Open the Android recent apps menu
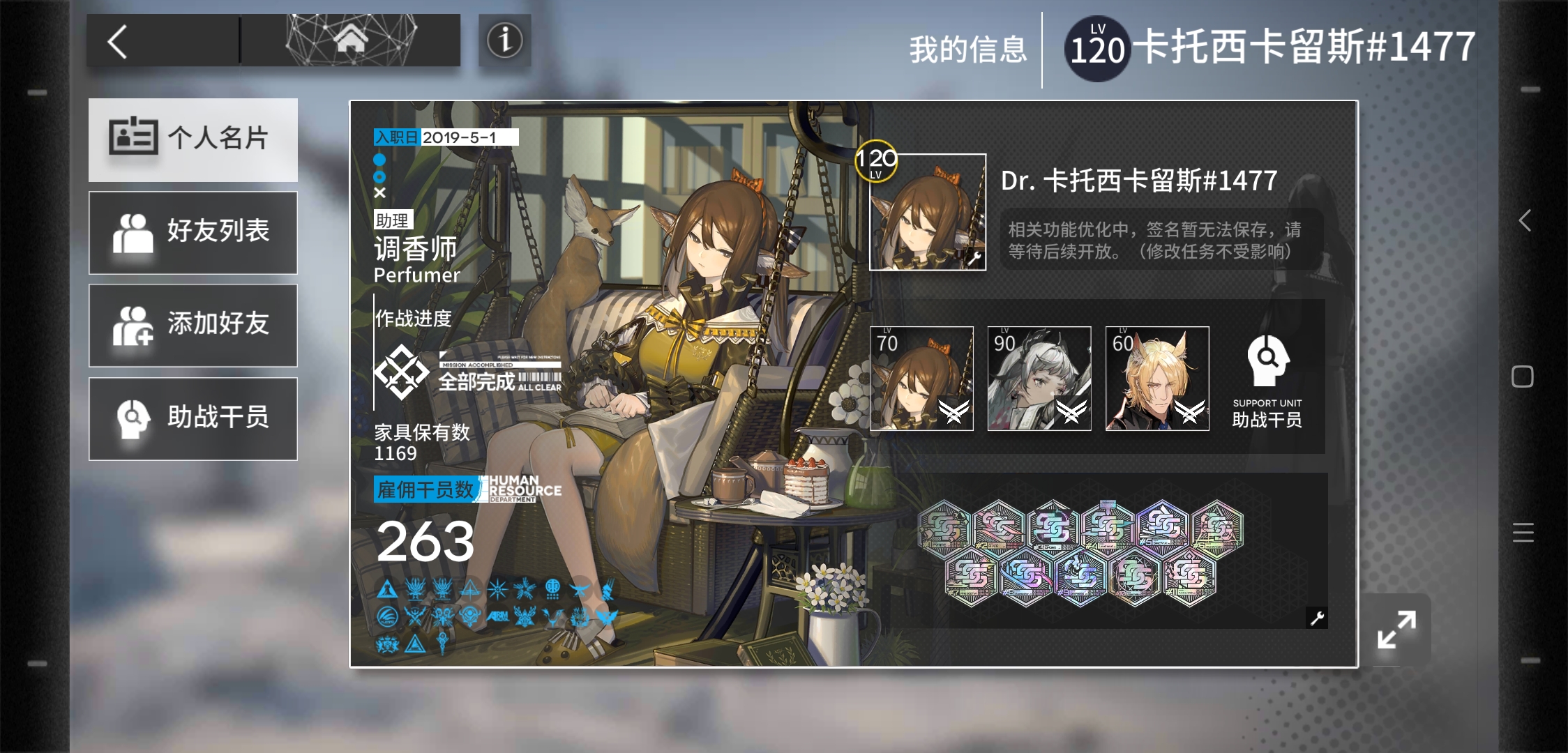 click(1523, 533)
